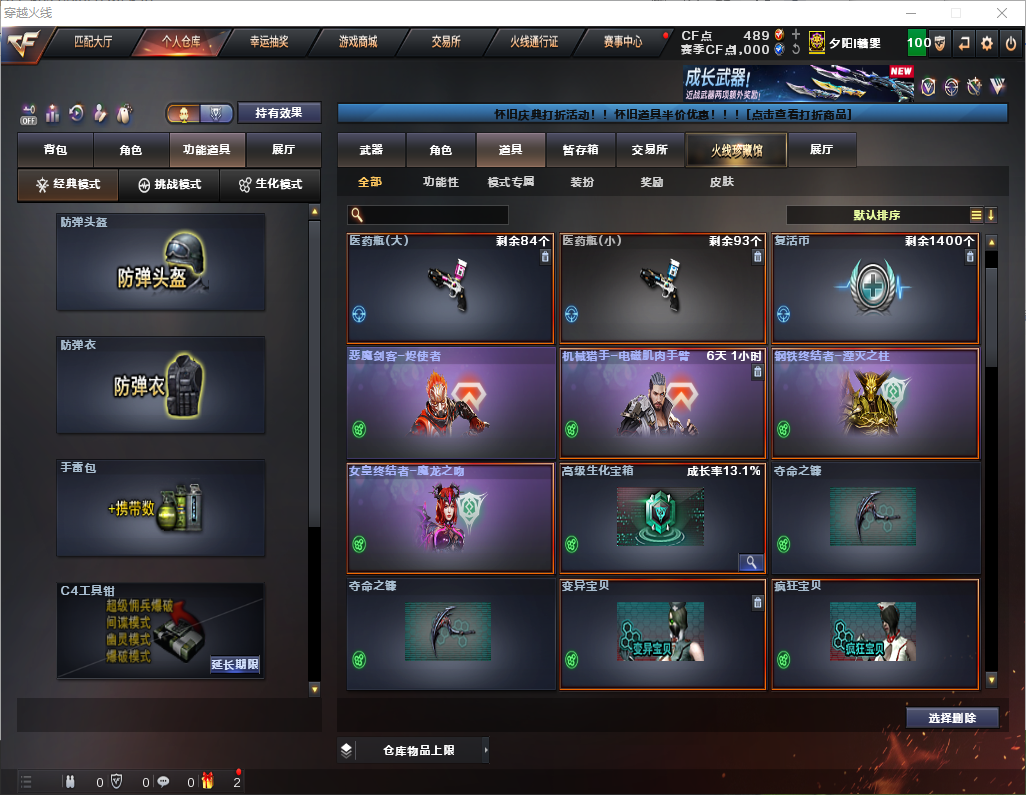Go to the 幸运抽奖 lucky draw

[268, 42]
